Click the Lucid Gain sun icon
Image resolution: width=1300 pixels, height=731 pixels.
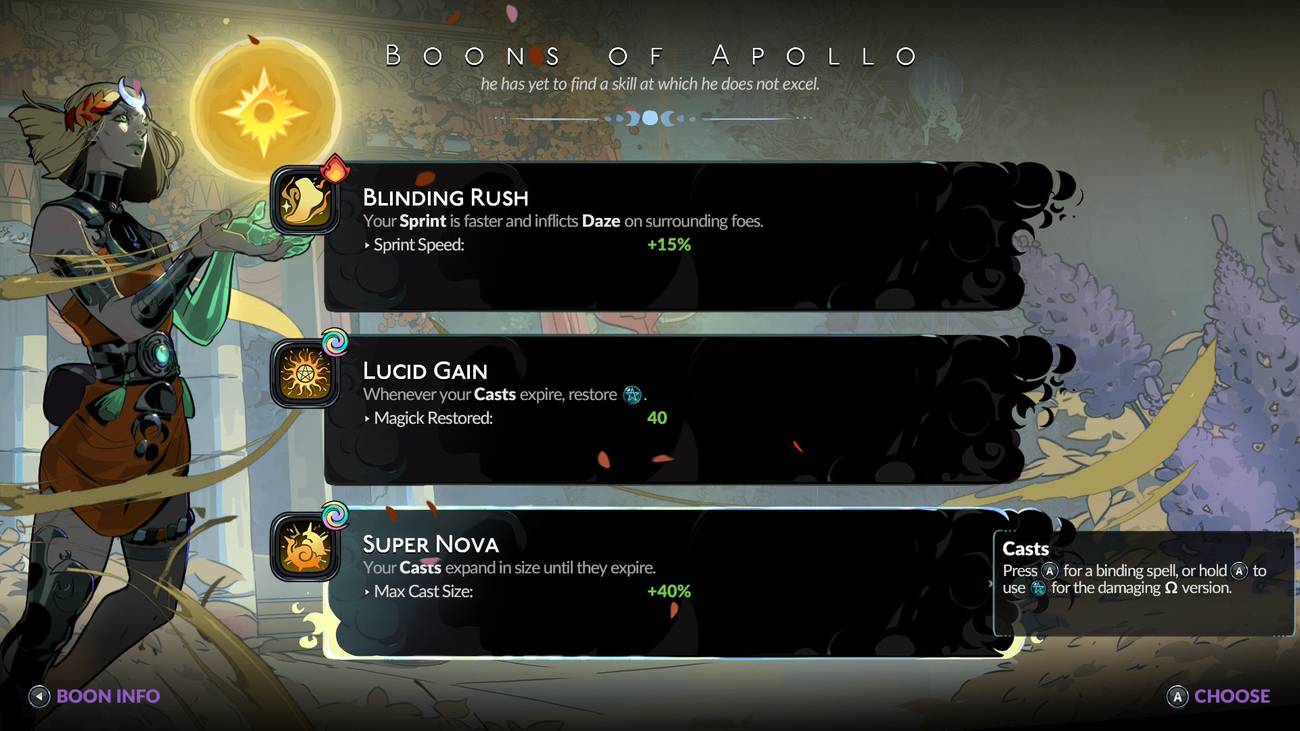pyautogui.click(x=305, y=370)
